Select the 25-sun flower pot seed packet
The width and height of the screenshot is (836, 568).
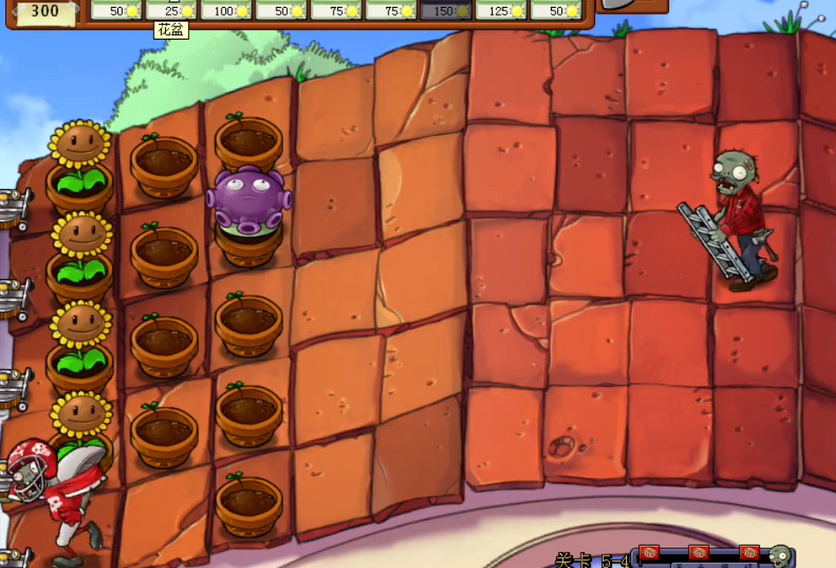[172, 10]
